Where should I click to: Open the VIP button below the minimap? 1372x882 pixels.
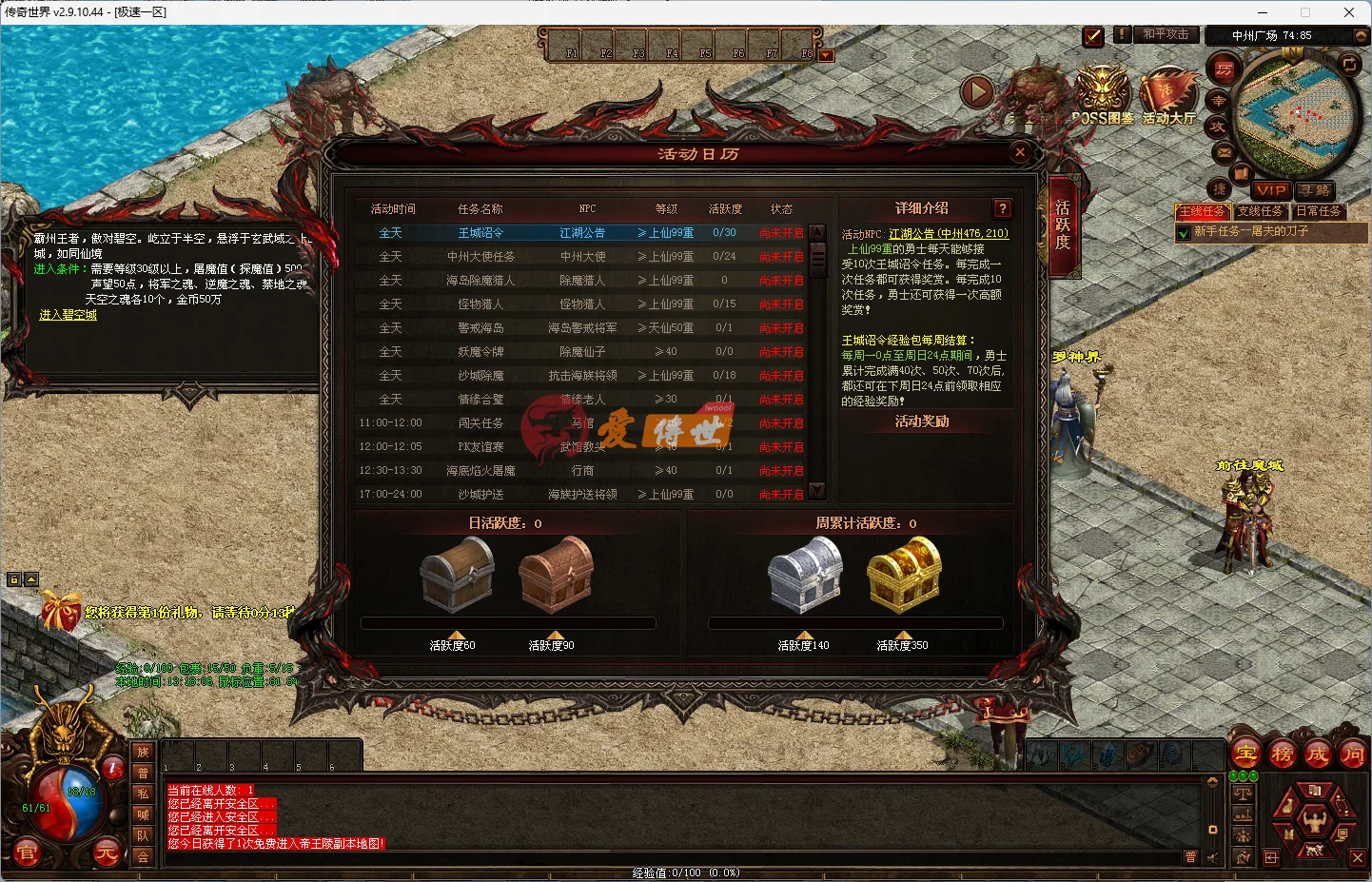pos(1272,190)
